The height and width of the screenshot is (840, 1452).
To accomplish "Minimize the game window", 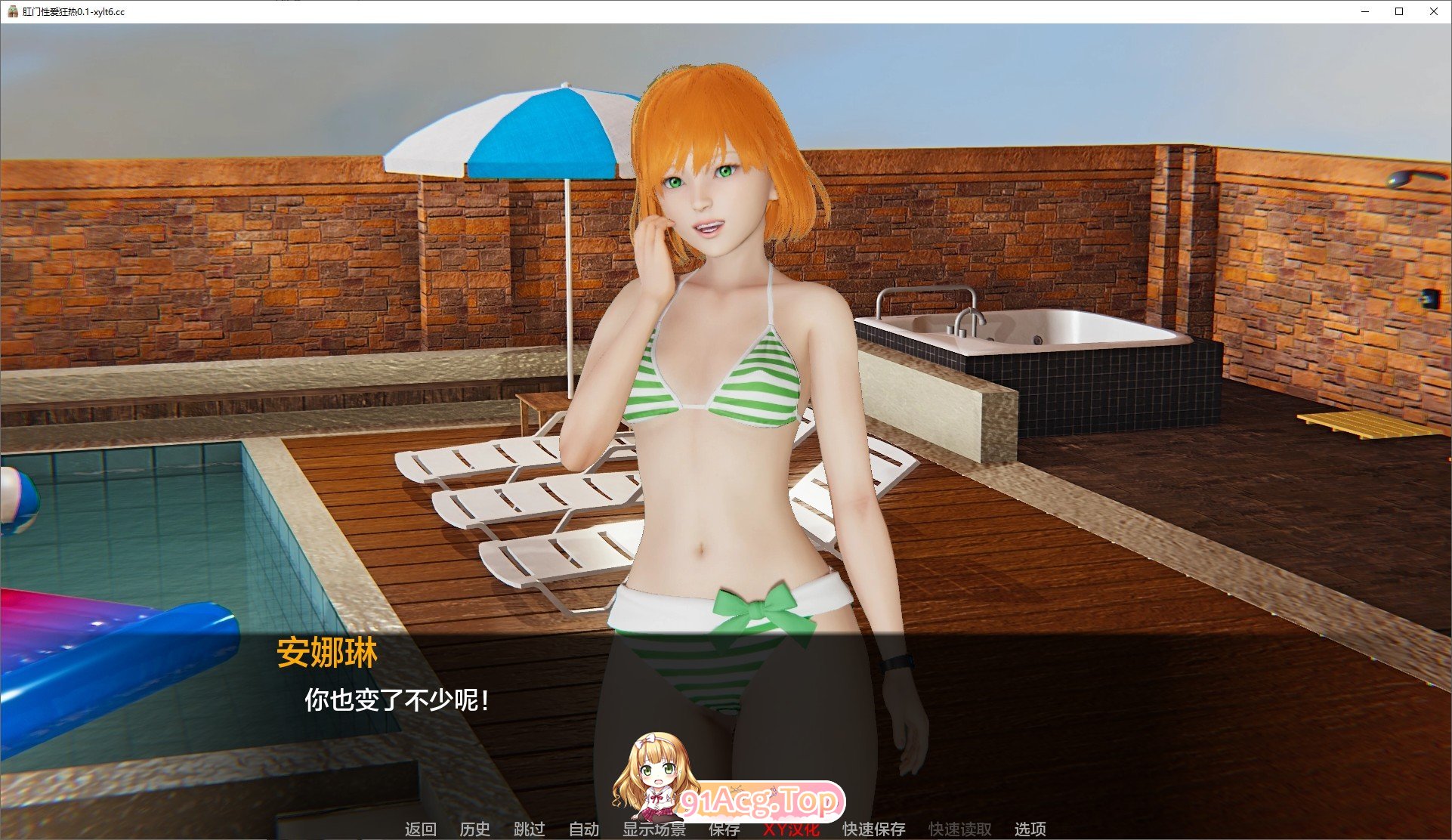I will click(x=1364, y=12).
